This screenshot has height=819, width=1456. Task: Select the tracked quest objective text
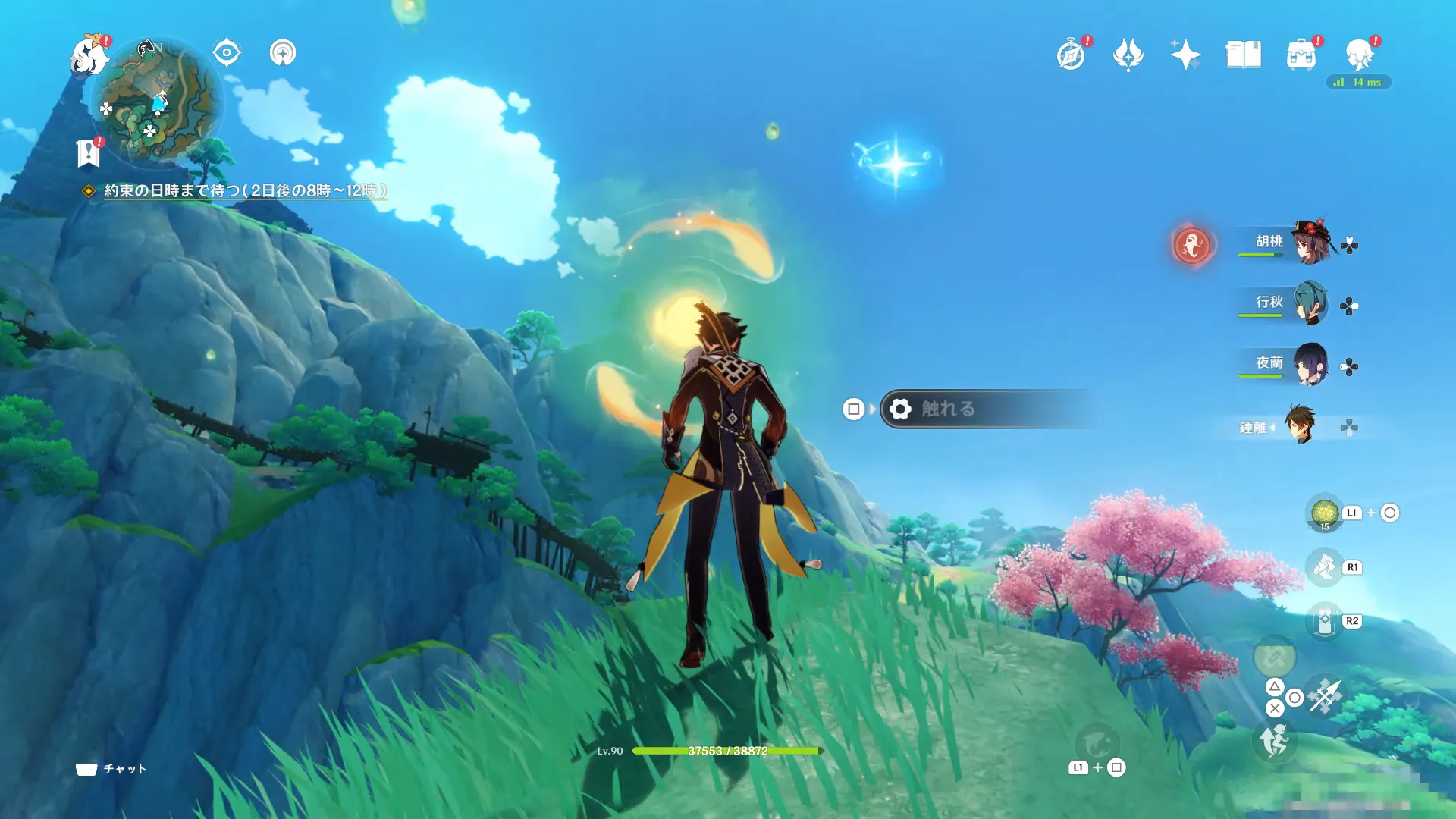(244, 190)
